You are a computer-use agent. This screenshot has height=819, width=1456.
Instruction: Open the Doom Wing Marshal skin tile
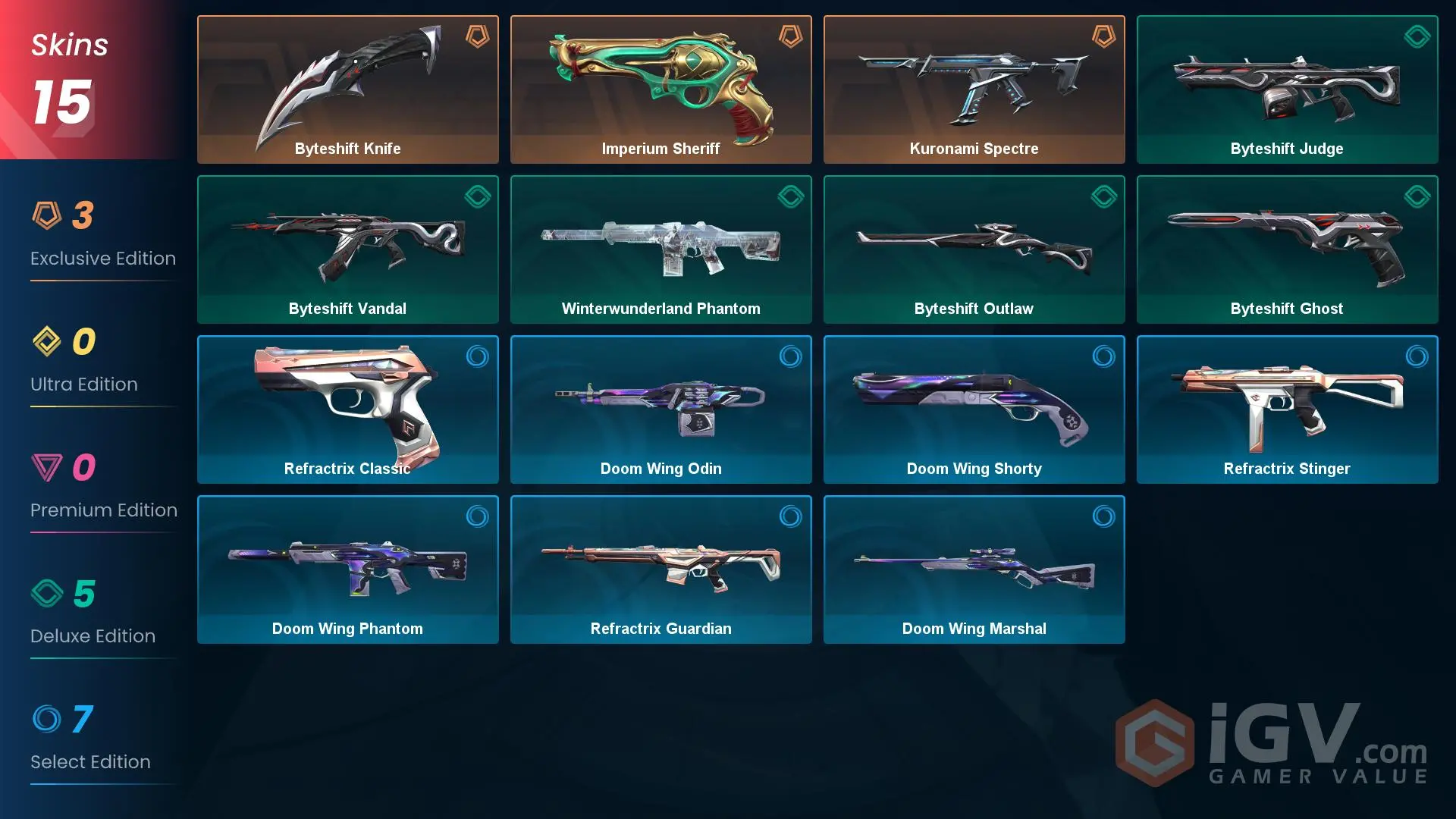[974, 570]
